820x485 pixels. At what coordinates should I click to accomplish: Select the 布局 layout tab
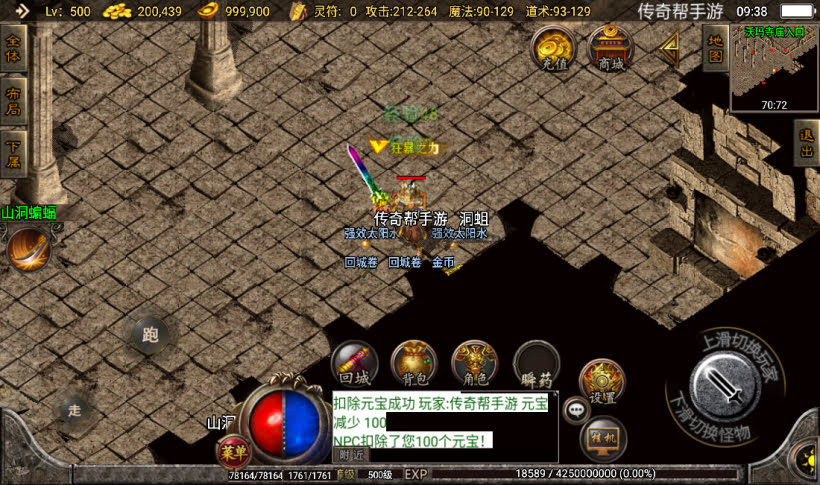point(13,101)
